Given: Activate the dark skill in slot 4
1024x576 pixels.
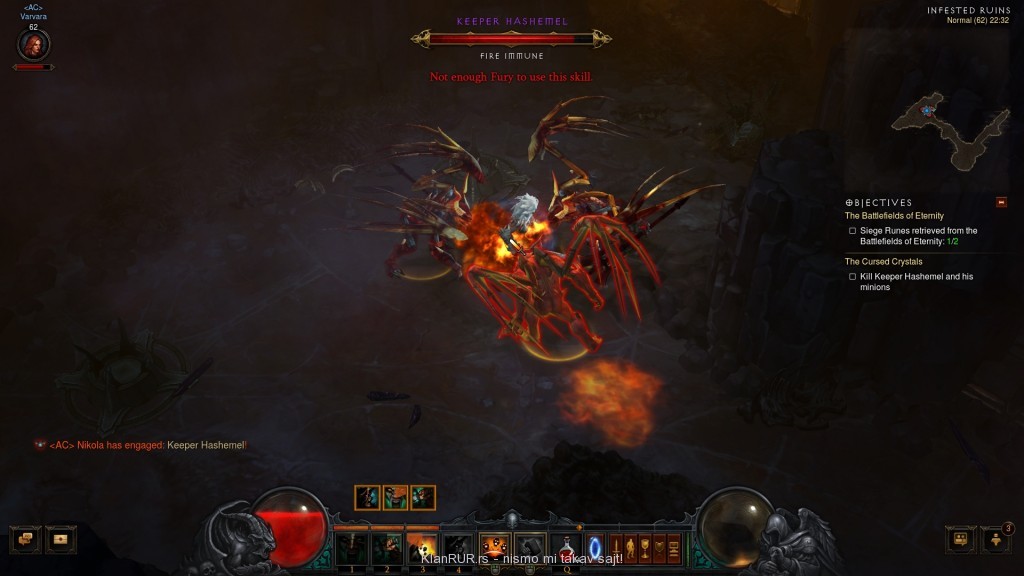Looking at the screenshot, I should (x=457, y=548).
